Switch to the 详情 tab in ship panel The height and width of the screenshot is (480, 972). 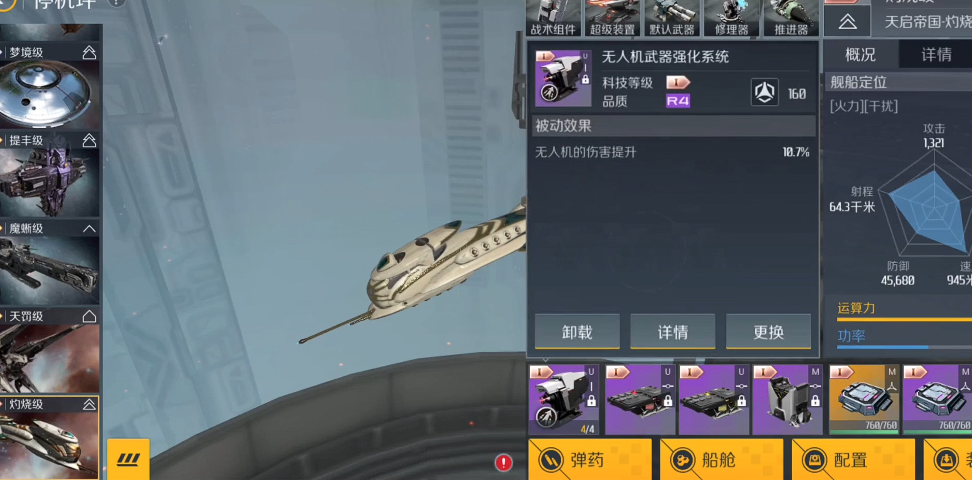[x=936, y=54]
